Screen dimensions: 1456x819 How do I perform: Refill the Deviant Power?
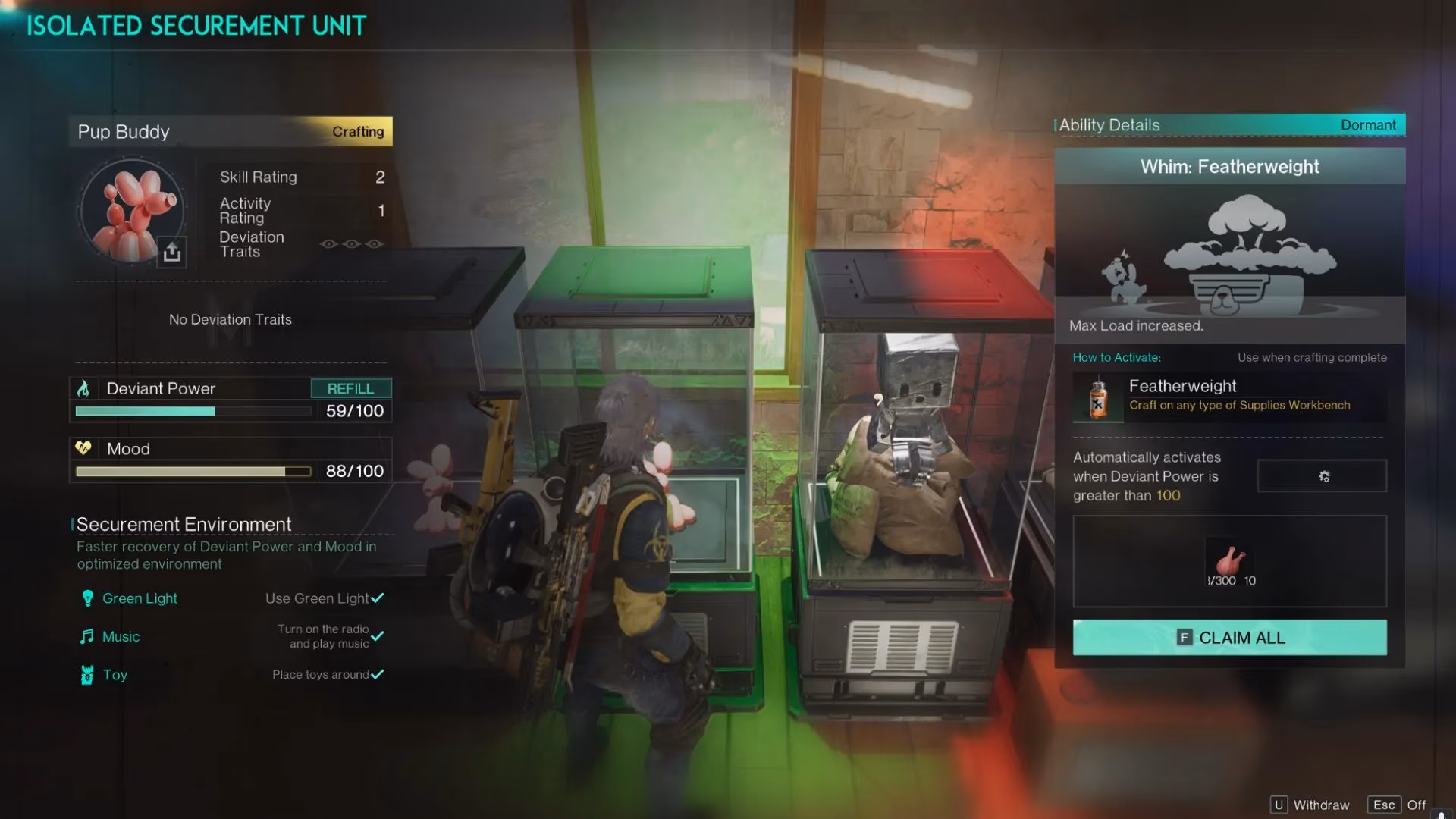(350, 388)
